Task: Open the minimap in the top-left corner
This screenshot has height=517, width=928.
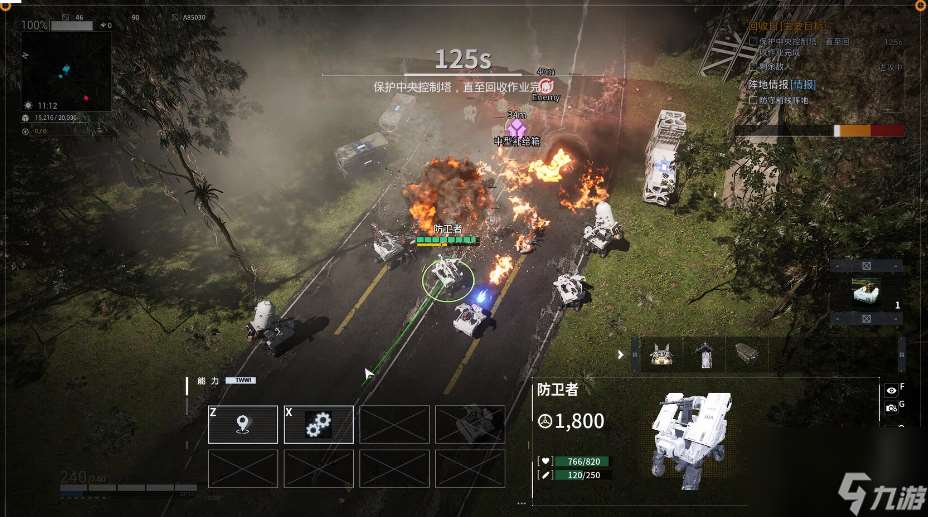Action: [66, 71]
